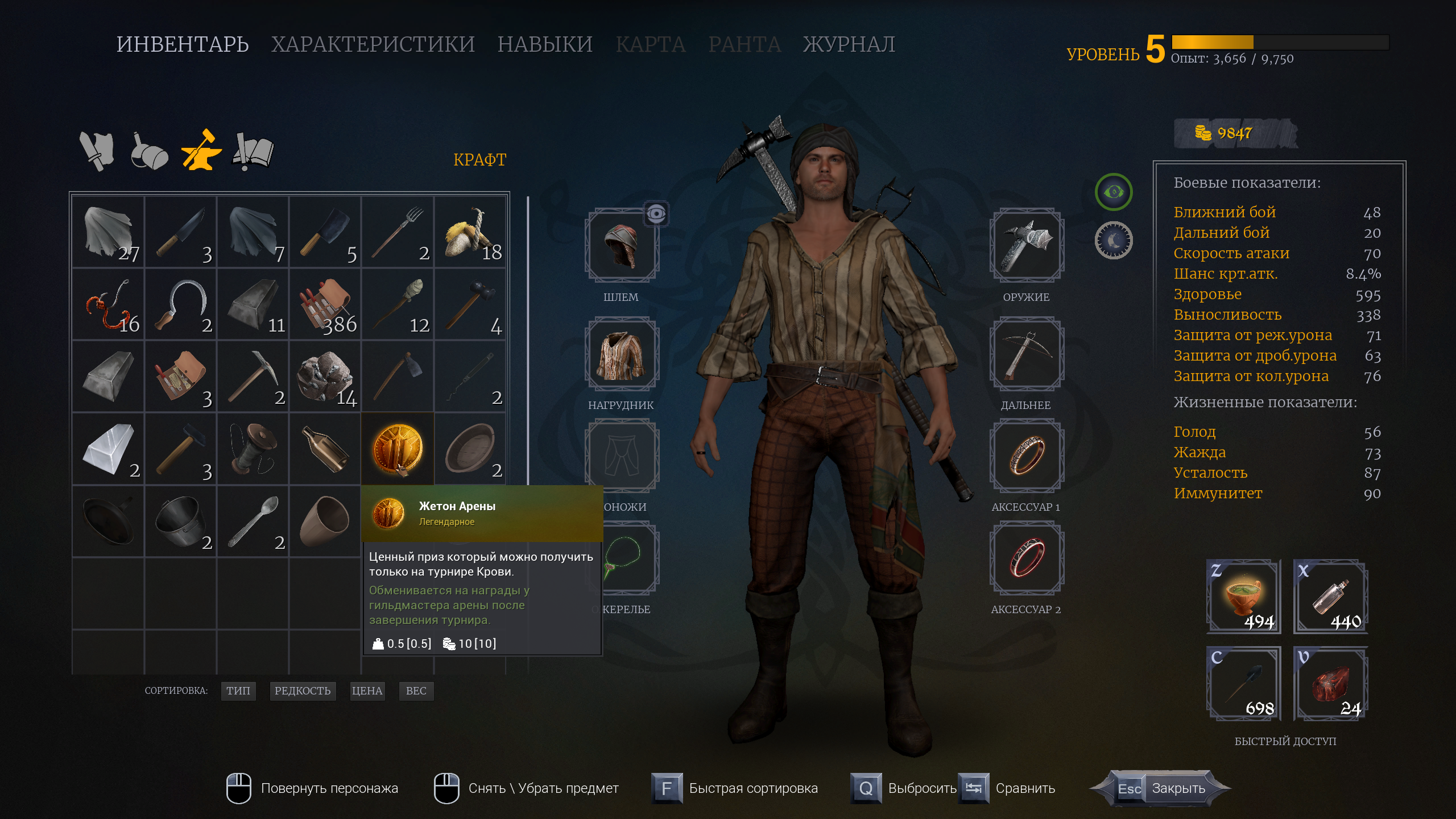Select the crafting anvil category filter
This screenshot has width=1456, height=819.
point(201,151)
